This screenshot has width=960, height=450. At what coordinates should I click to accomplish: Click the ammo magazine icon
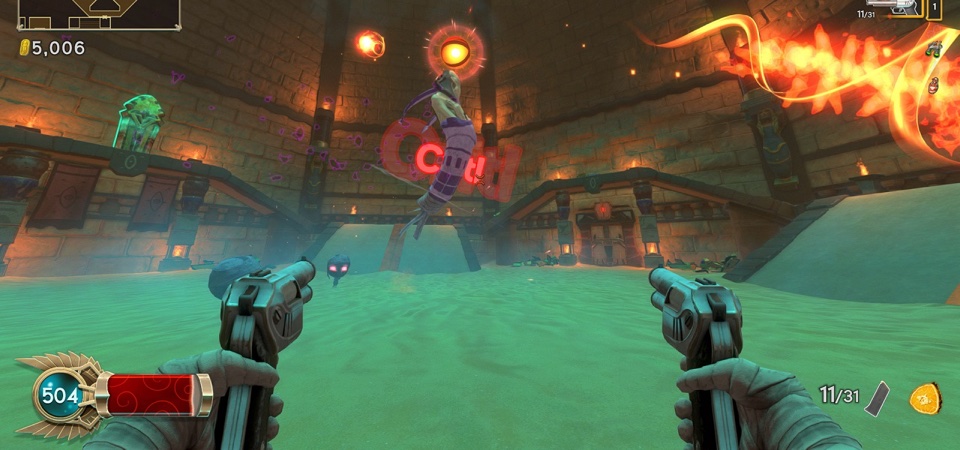(x=877, y=396)
